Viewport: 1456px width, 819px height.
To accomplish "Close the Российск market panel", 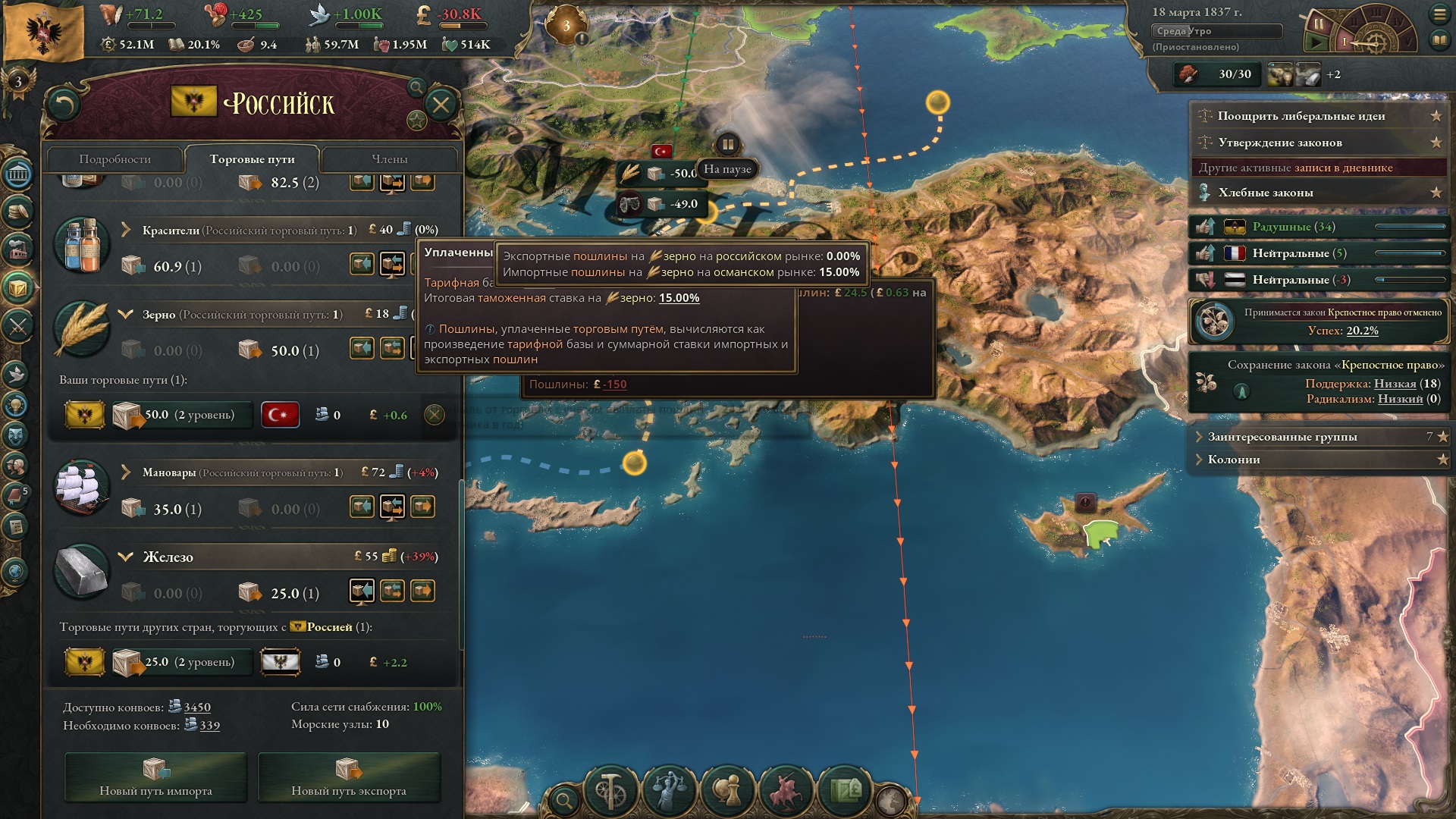I will coord(441,105).
